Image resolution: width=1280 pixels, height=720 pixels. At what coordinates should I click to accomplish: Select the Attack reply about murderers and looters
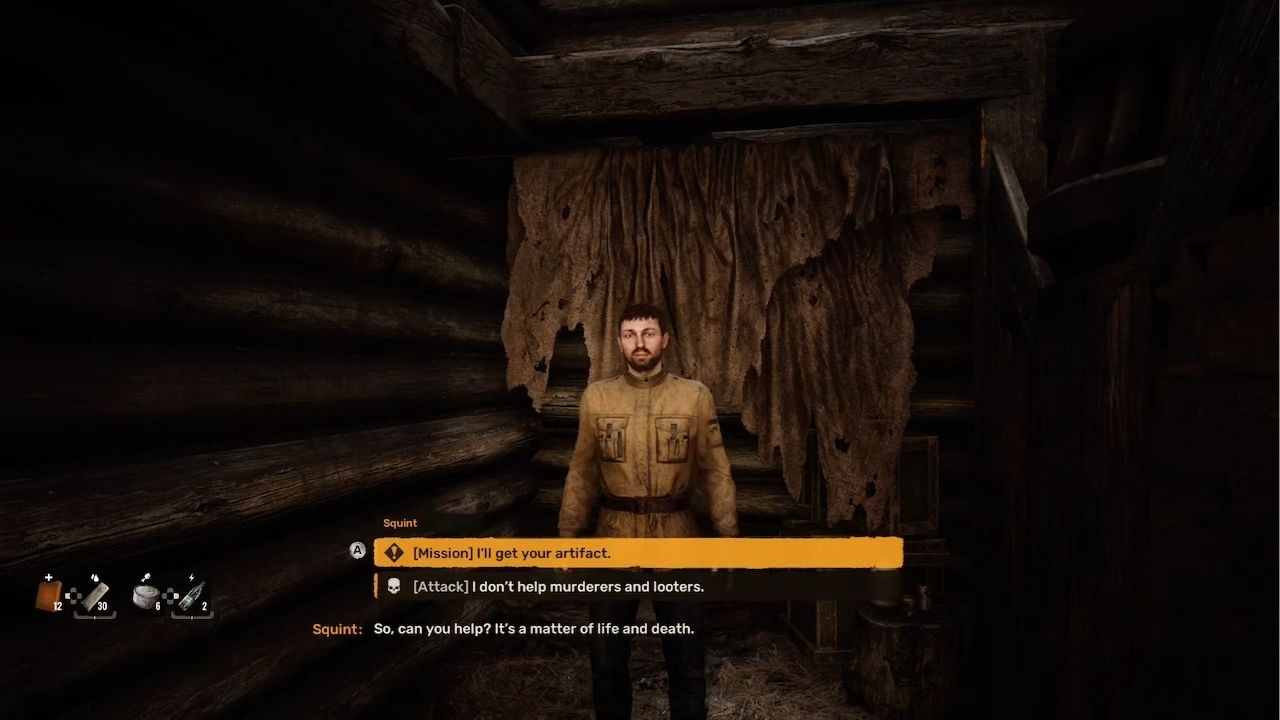tap(638, 587)
